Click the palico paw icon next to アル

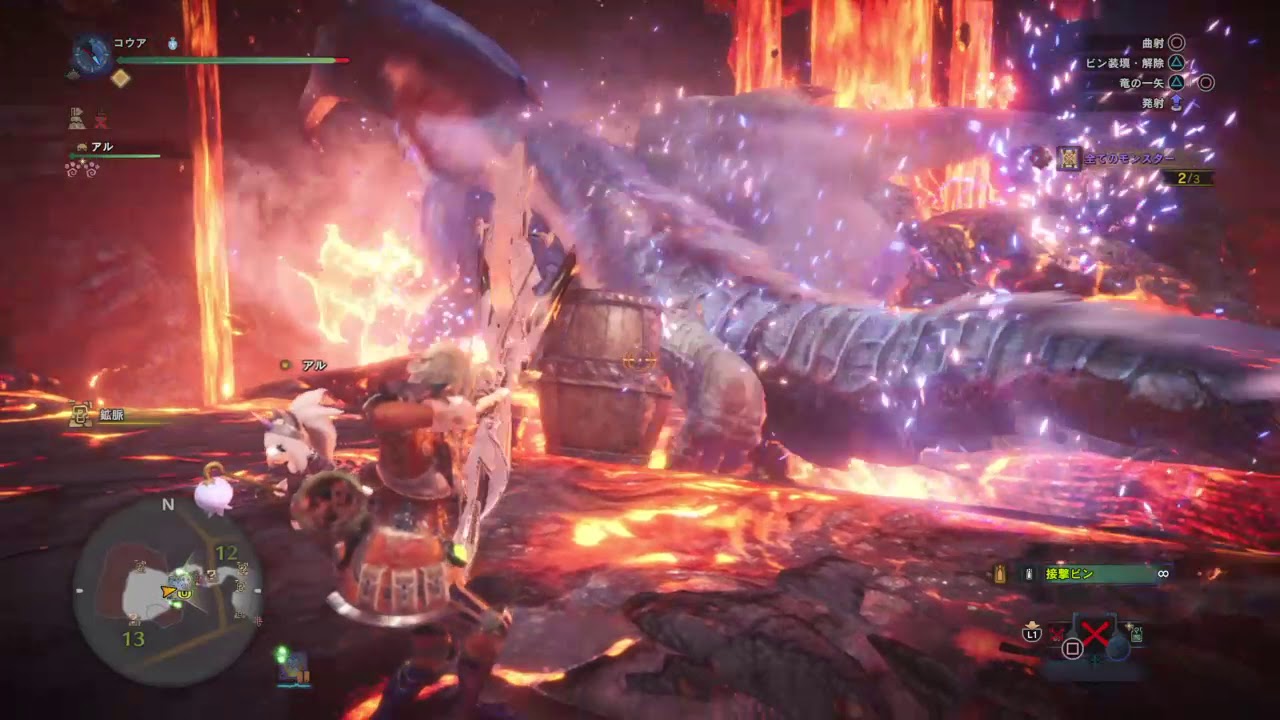82,147
